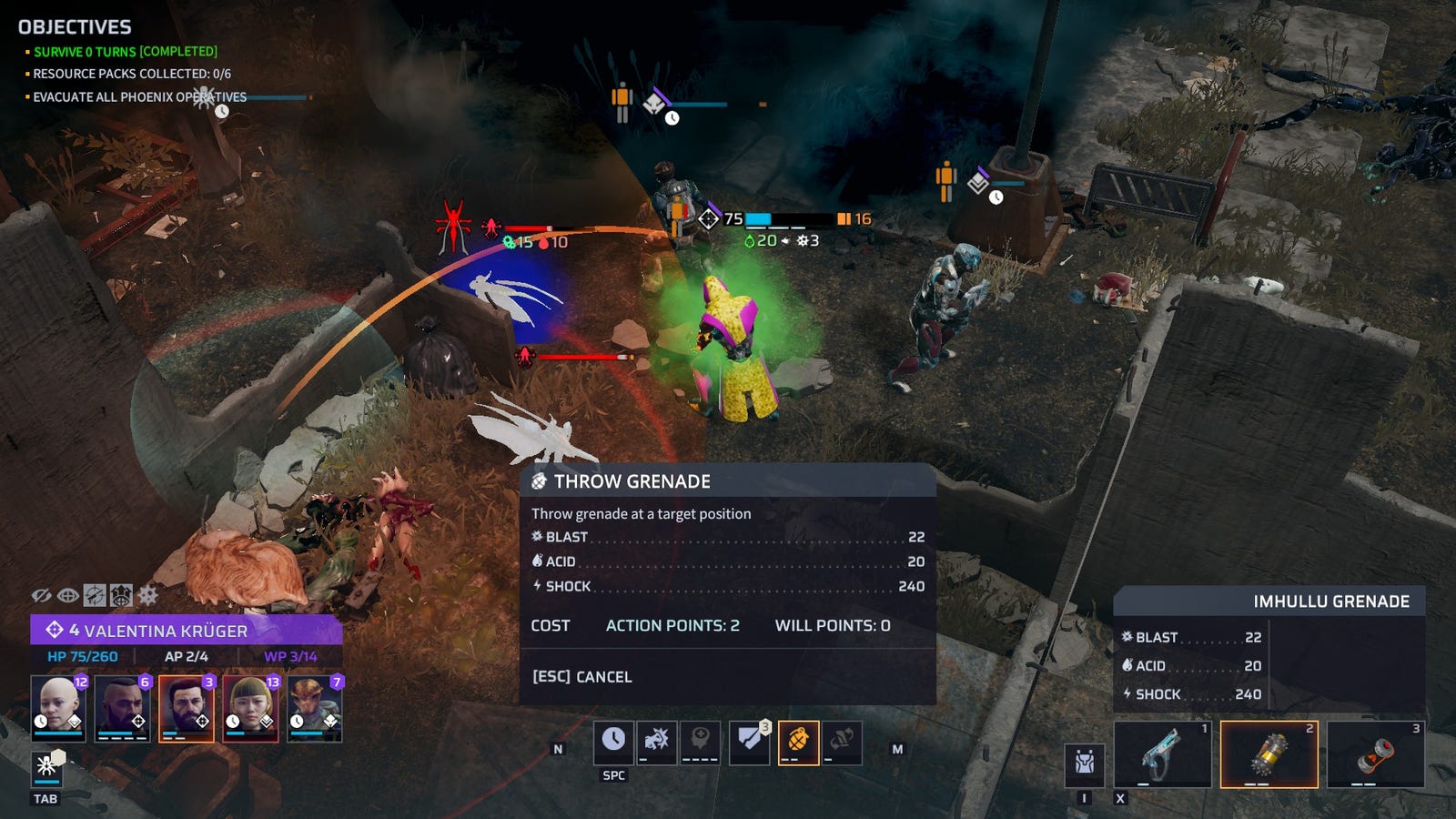Cancel the grenade throw
The image size is (1456, 819).
point(582,677)
